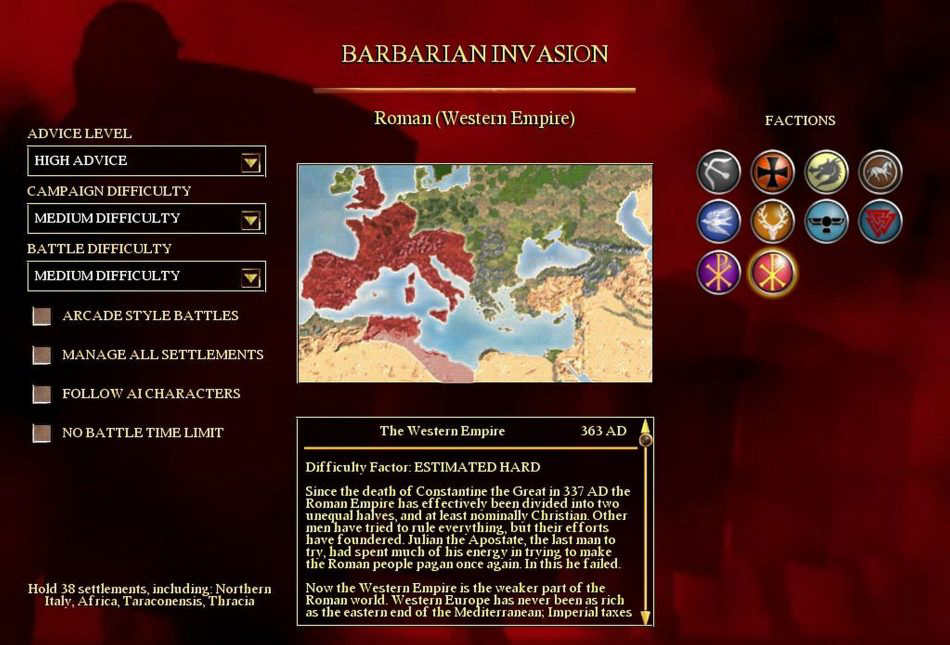Pick the winged disc faction emblem
950x645 pixels.
826,222
